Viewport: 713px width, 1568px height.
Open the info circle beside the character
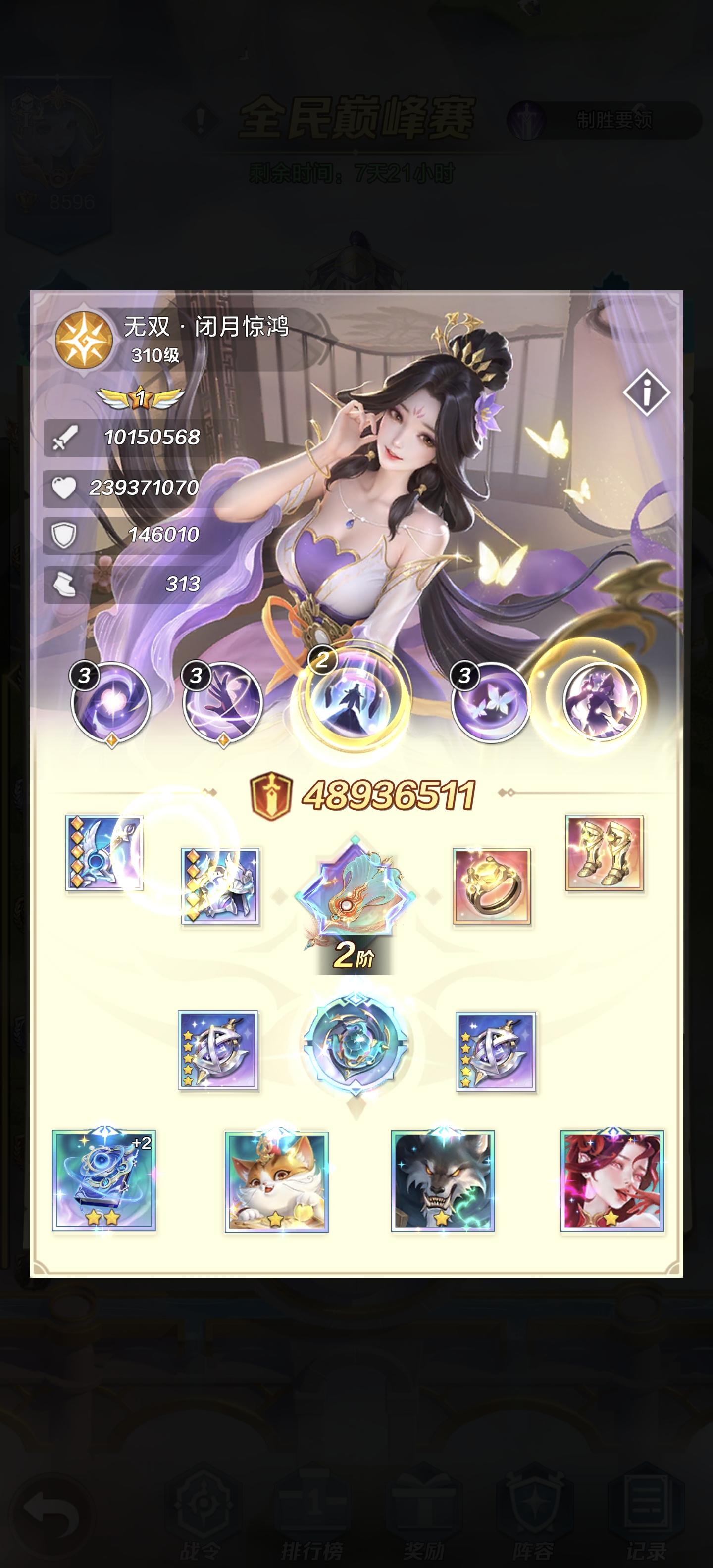(x=646, y=393)
